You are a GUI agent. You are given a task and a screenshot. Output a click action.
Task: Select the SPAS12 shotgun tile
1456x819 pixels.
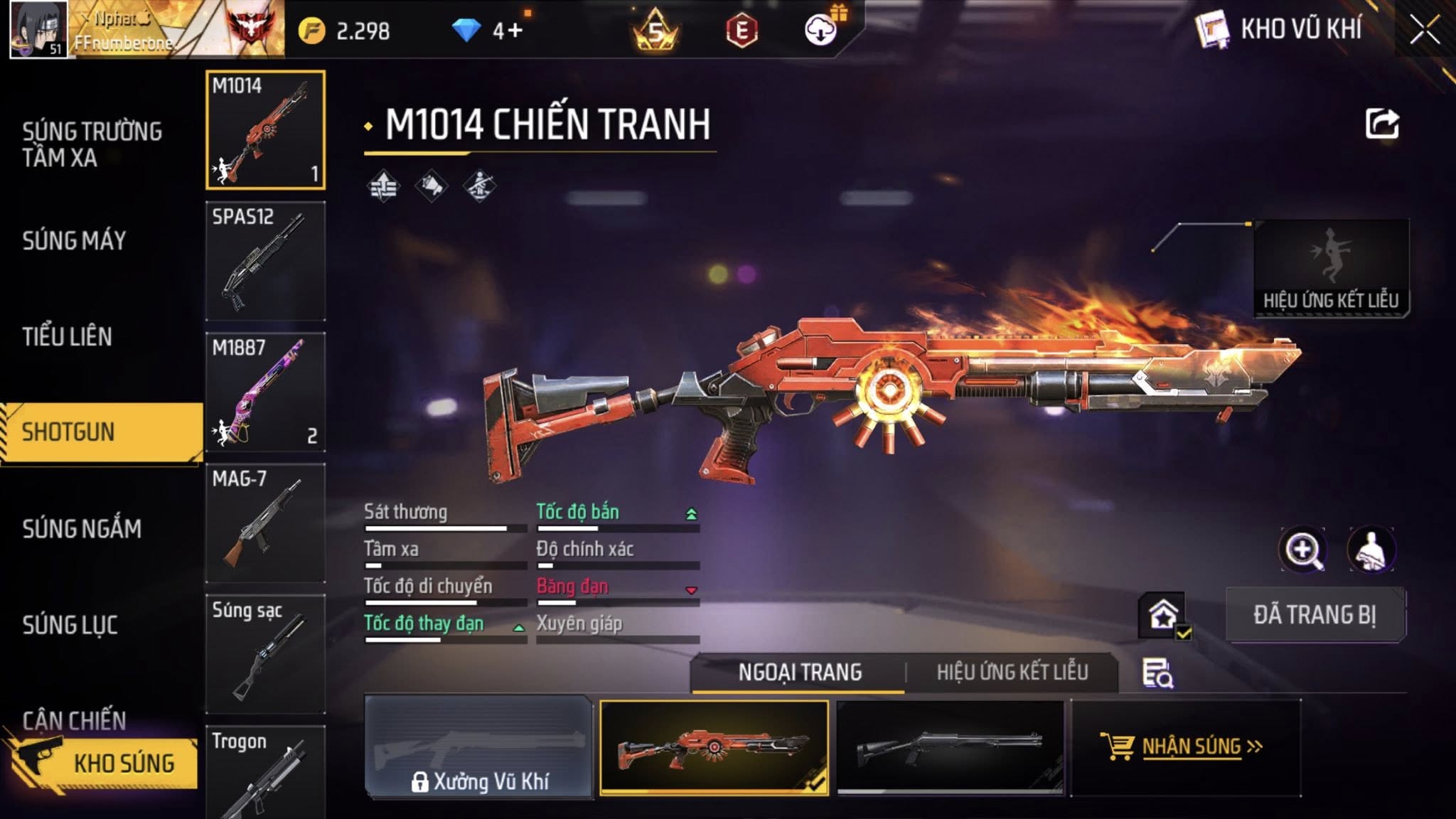(x=265, y=261)
